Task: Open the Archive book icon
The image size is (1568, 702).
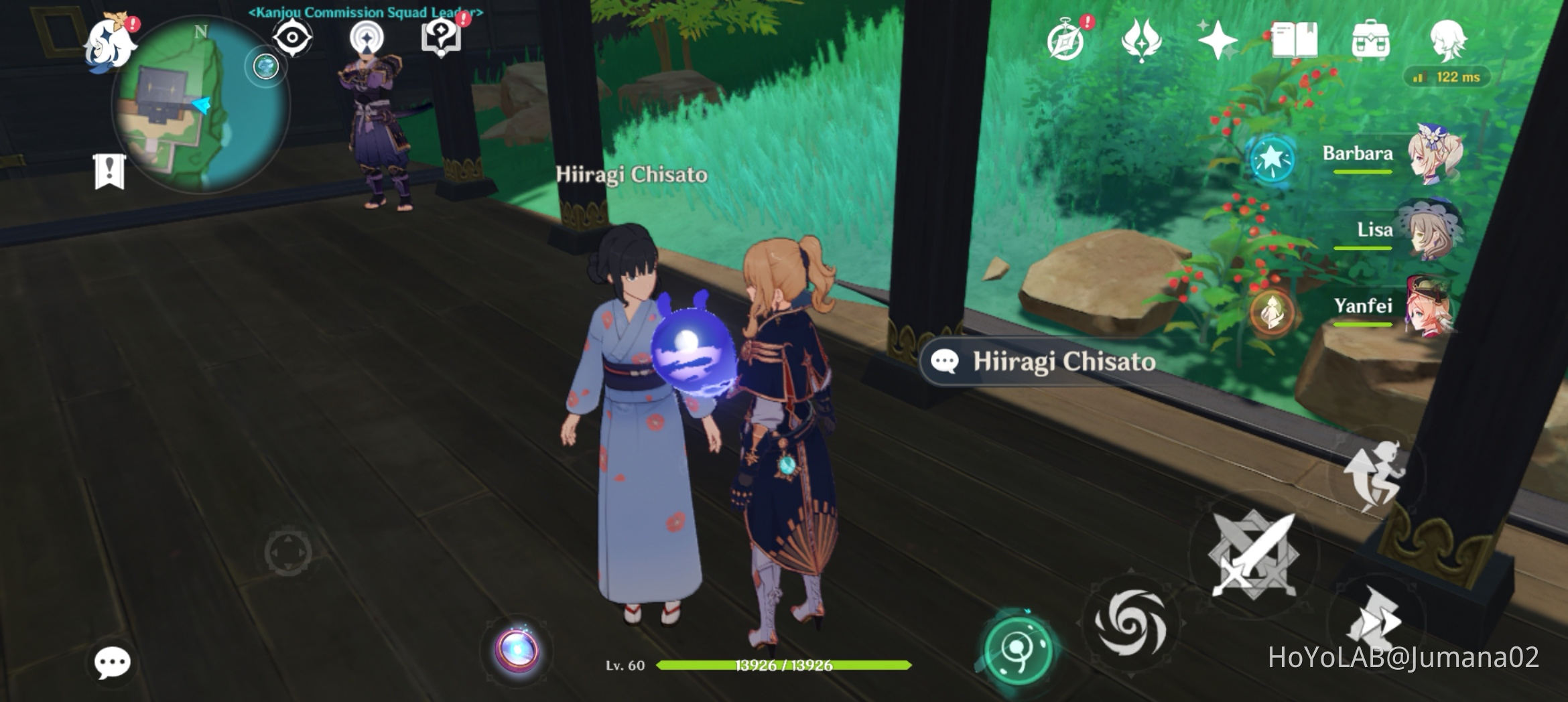Action: [1295, 41]
